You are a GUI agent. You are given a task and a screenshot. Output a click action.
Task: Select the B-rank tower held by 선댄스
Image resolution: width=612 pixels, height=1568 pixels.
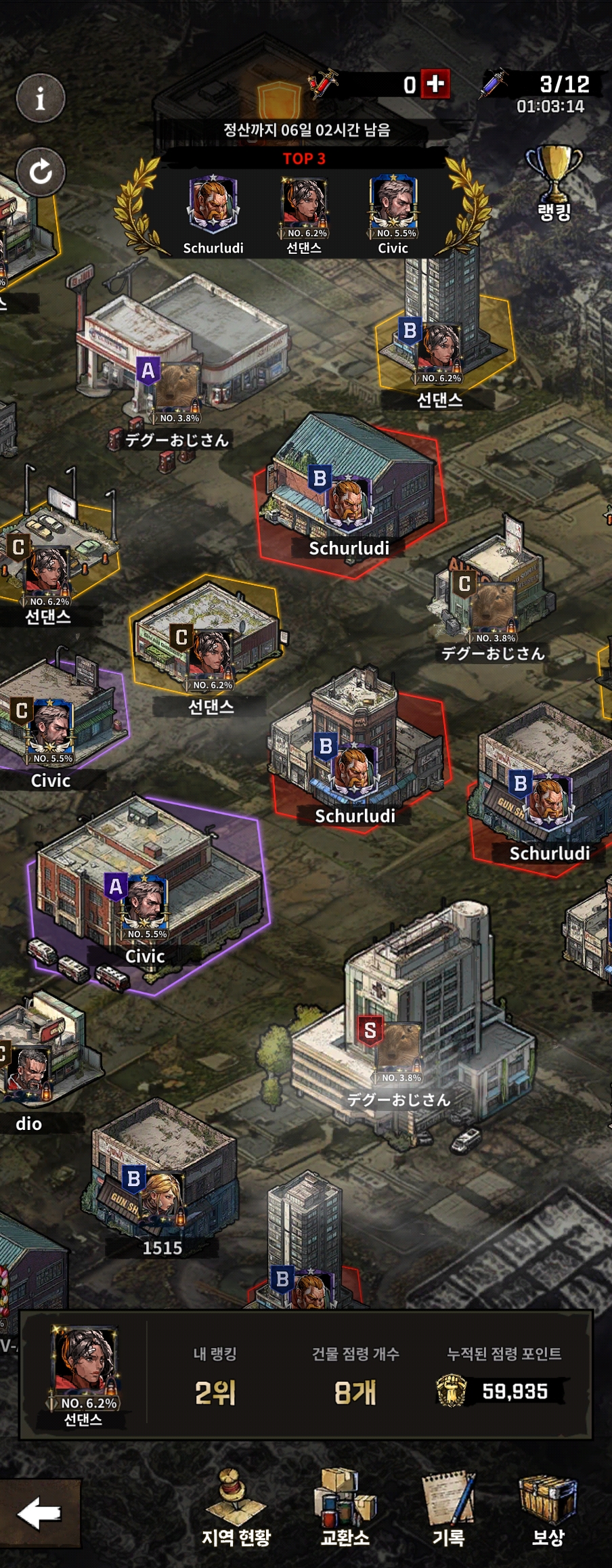tap(440, 339)
